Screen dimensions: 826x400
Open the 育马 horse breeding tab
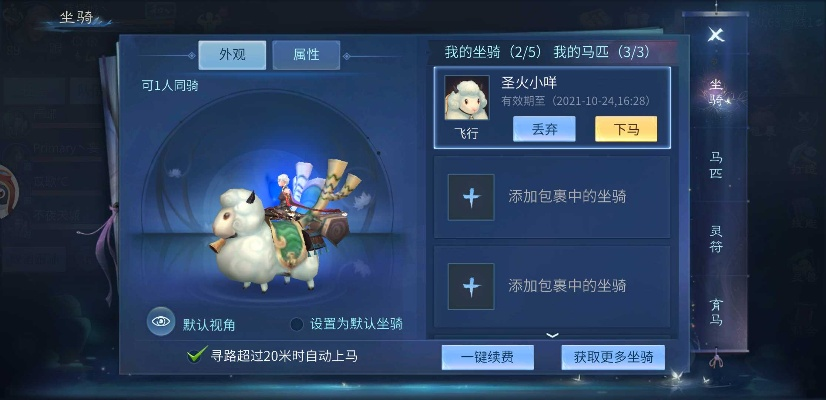716,312
